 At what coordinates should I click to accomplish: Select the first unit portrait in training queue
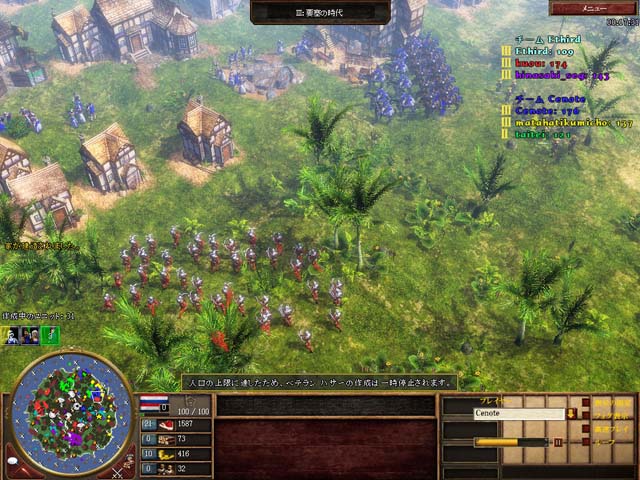11,336
